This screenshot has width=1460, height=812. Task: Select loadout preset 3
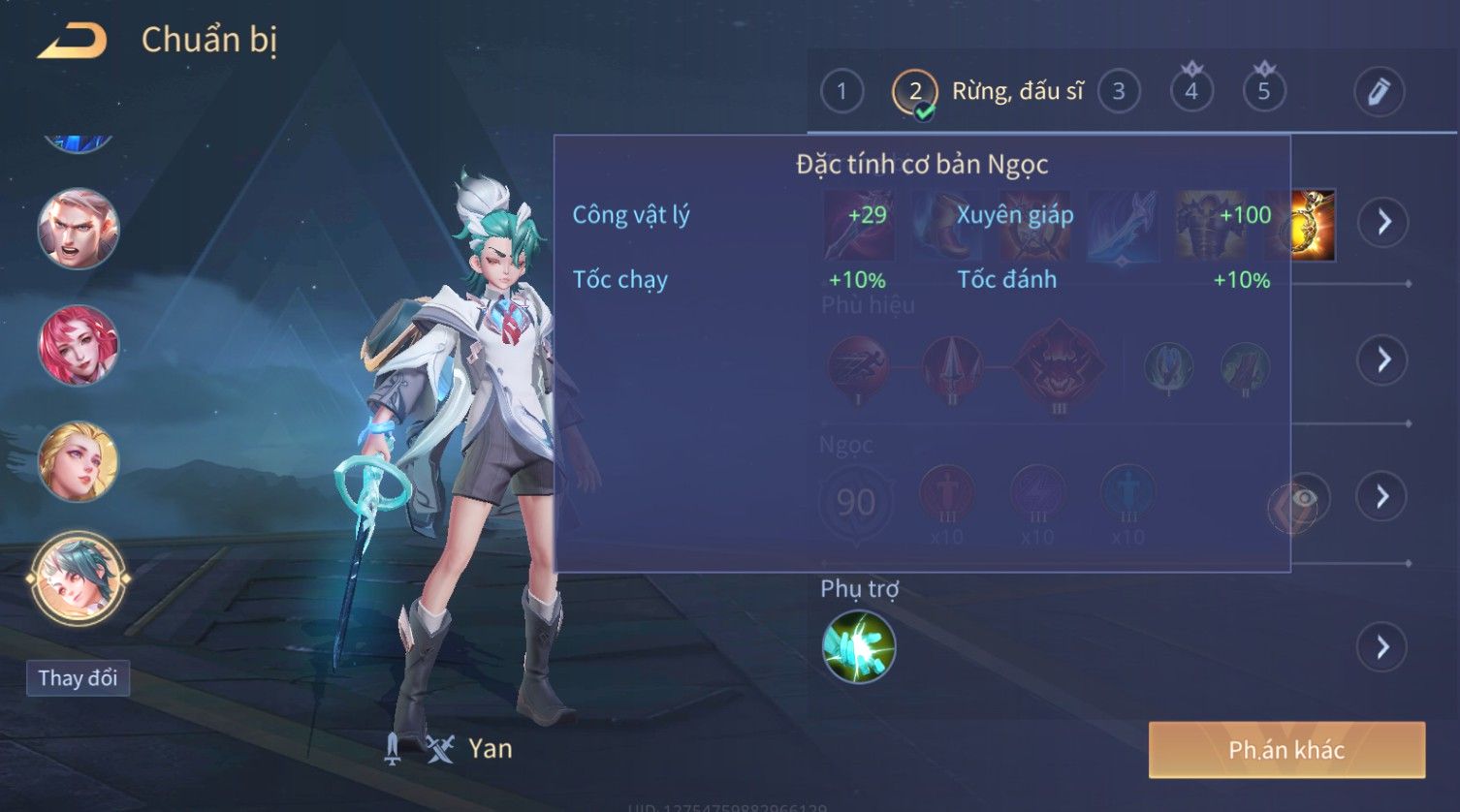pyautogui.click(x=1119, y=92)
